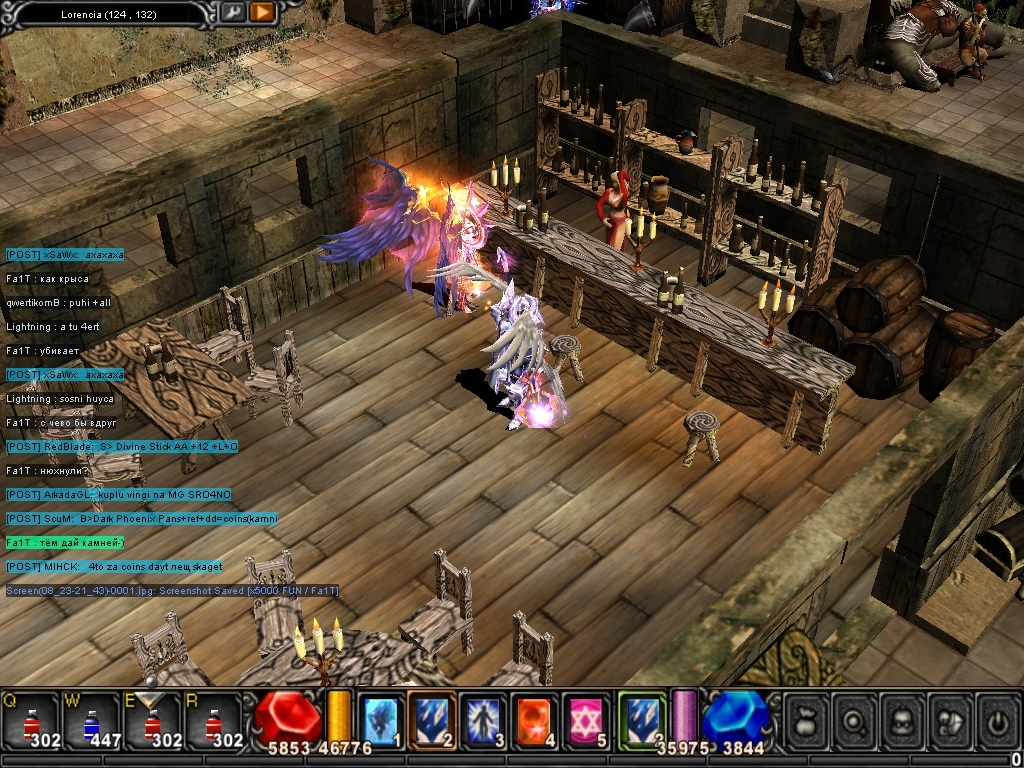Open the wrench settings button
The image size is (1024, 768).
click(232, 13)
